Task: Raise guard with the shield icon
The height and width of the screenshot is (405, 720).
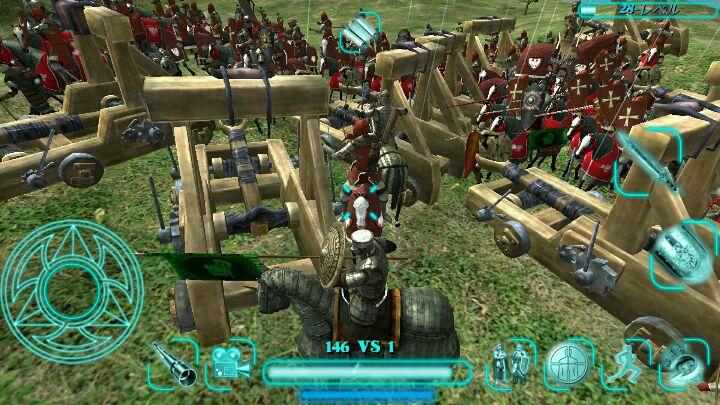Action: coord(685,252)
